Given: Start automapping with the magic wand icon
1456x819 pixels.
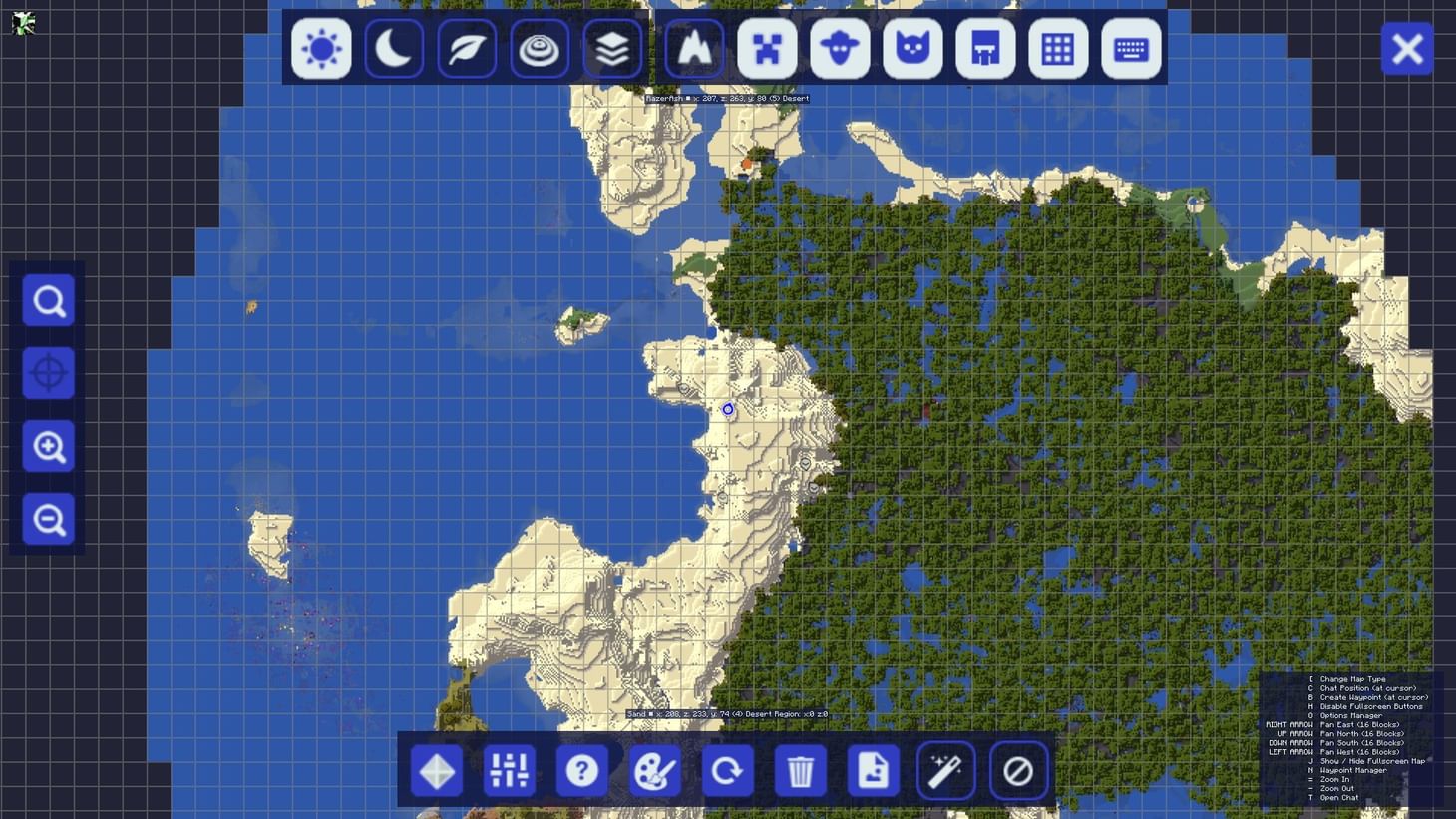Looking at the screenshot, I should pyautogui.click(x=945, y=770).
